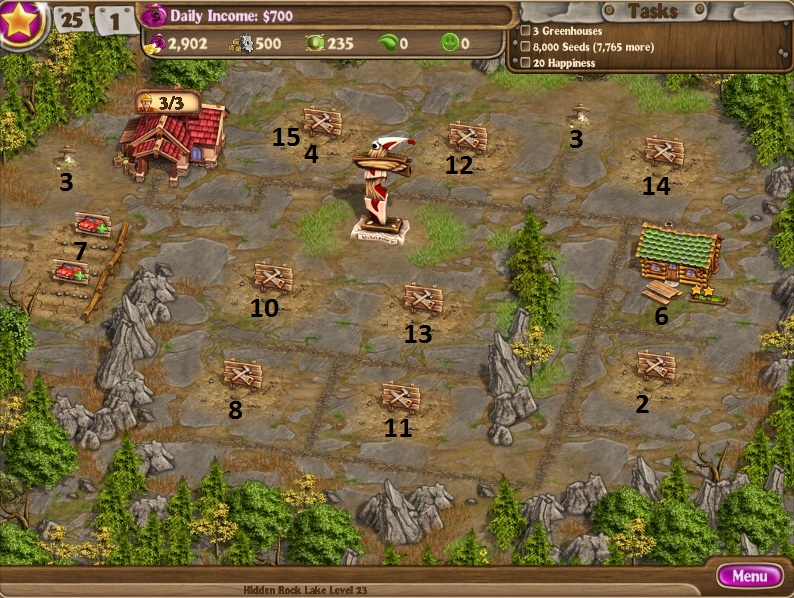
Task: Select the build sign numbered 12
Action: (467, 136)
